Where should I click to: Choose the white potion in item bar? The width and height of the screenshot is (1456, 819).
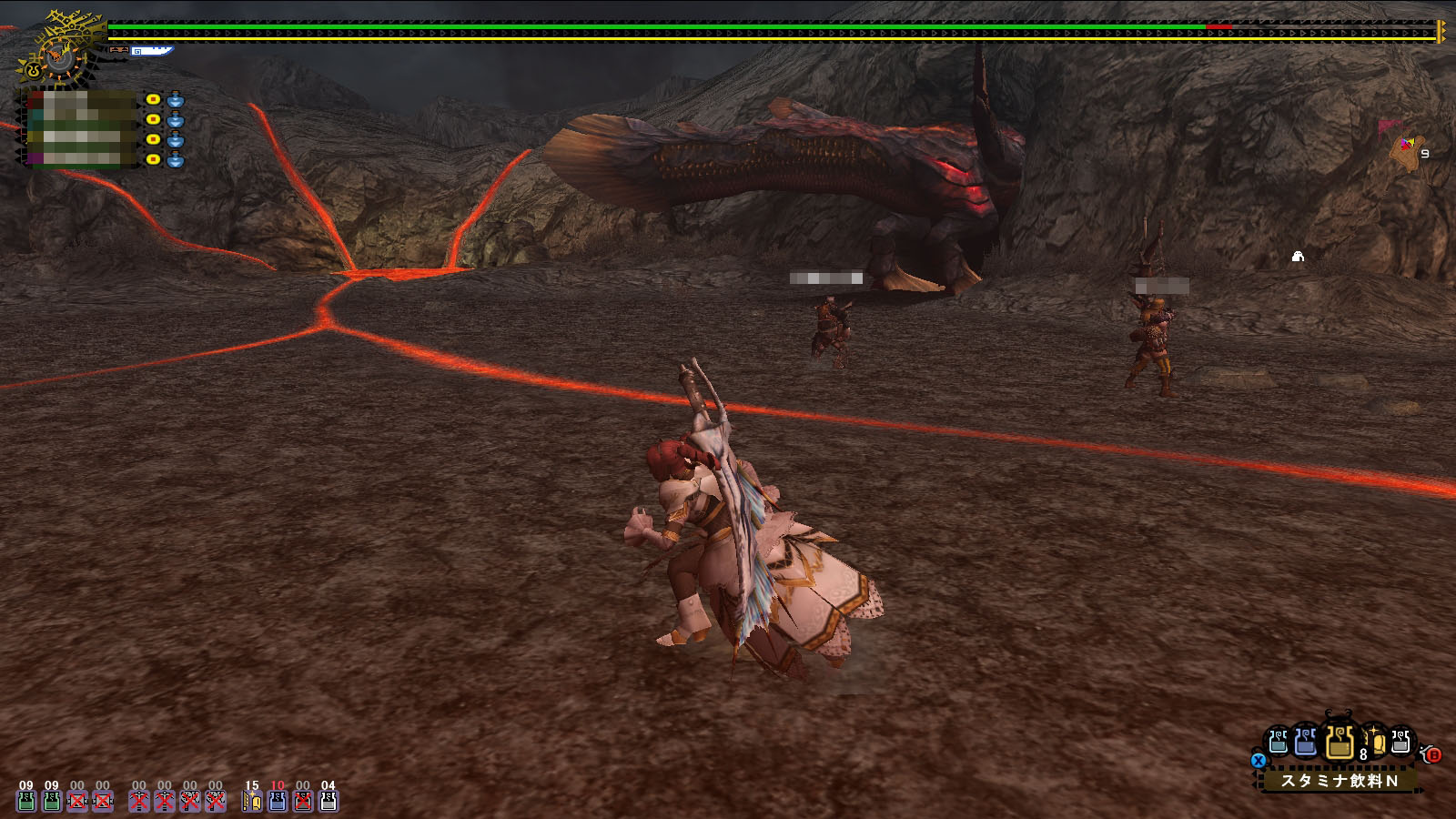pyautogui.click(x=1400, y=743)
